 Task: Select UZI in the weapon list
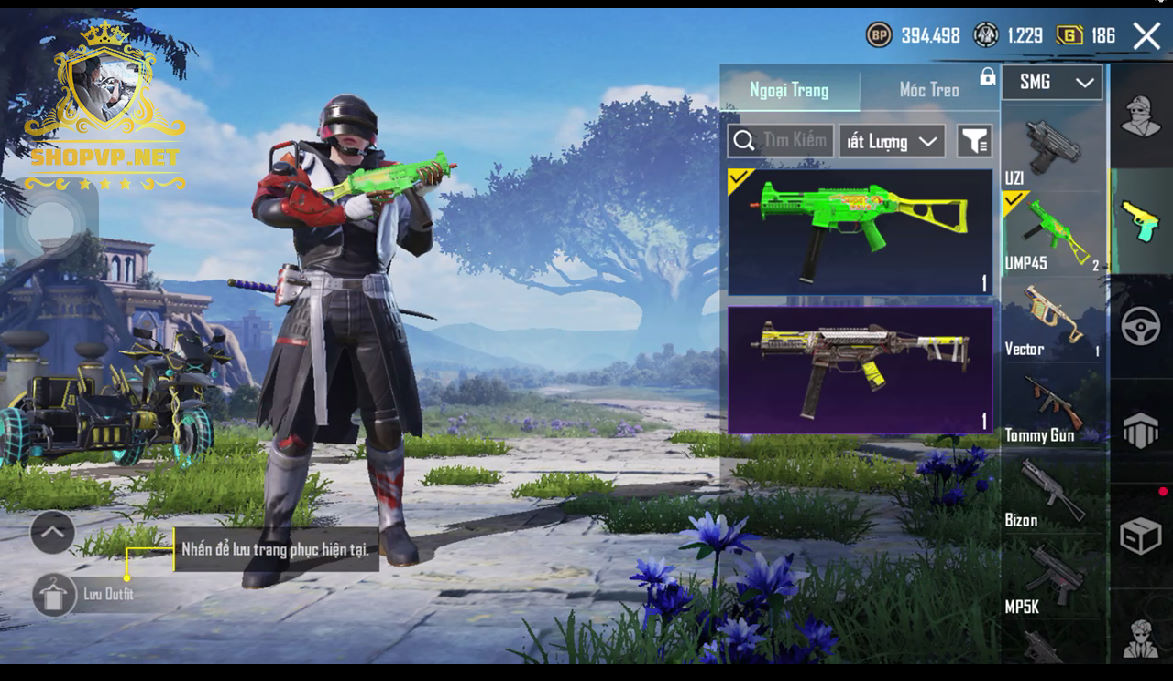[x=1050, y=152]
